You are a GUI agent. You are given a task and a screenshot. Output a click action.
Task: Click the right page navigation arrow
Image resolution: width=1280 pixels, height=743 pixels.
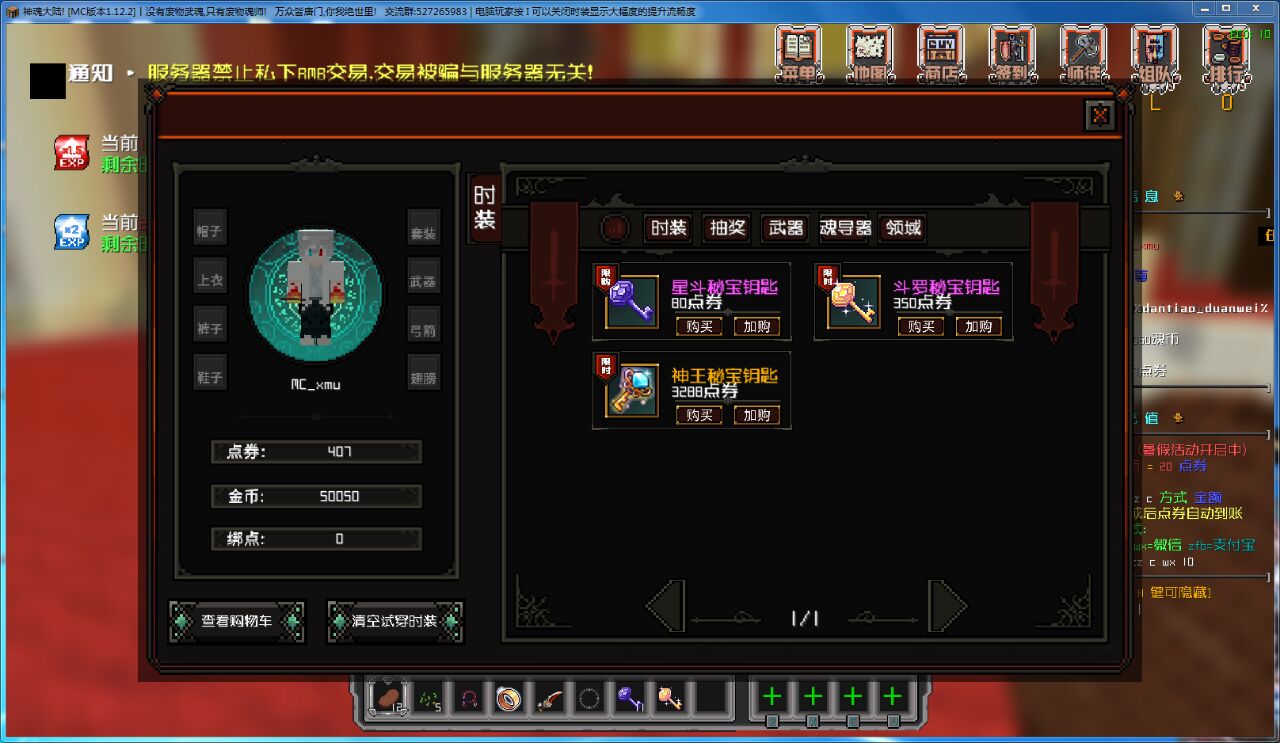click(945, 607)
